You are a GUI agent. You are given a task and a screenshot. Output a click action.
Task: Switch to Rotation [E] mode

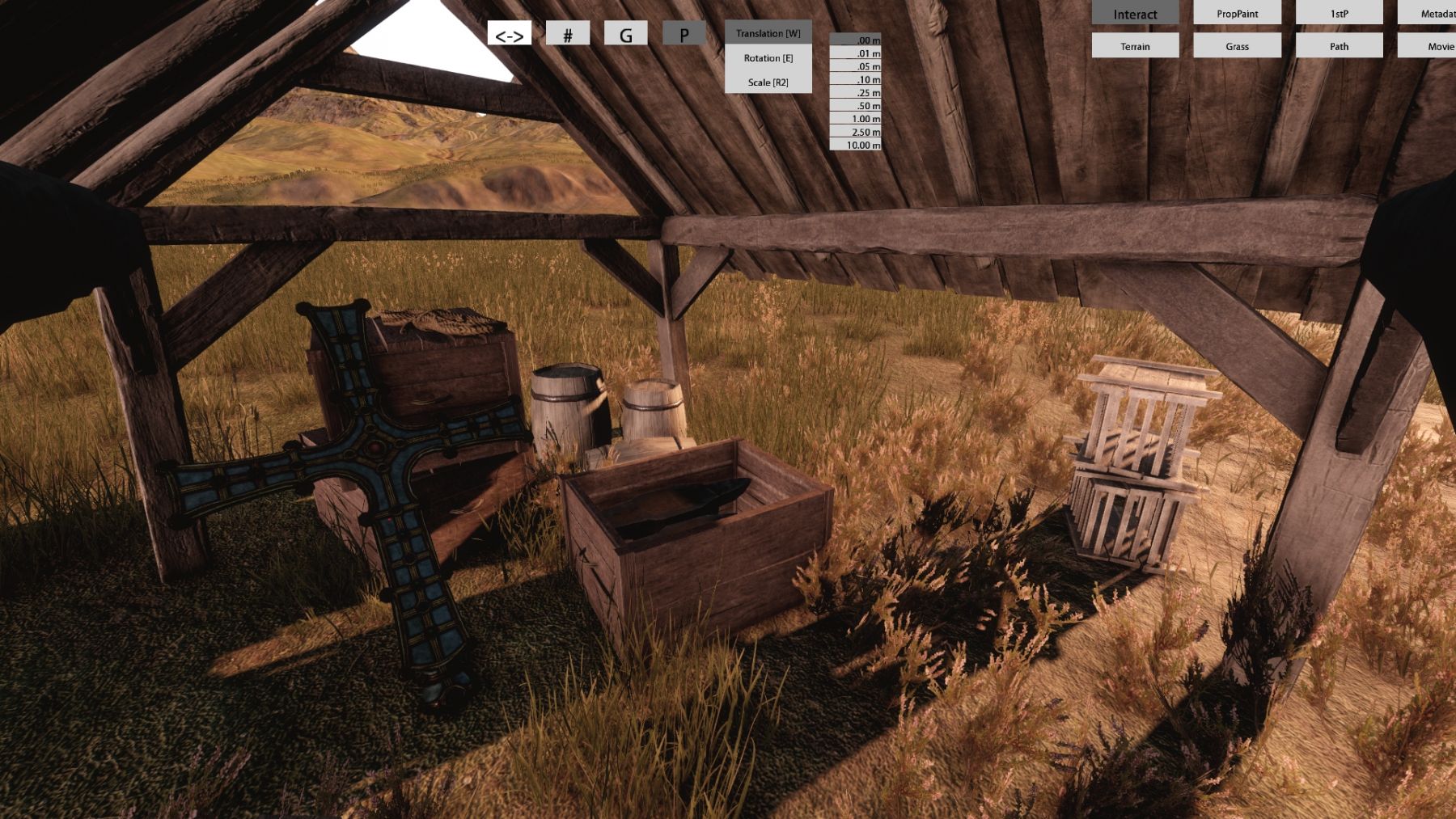pos(768,58)
